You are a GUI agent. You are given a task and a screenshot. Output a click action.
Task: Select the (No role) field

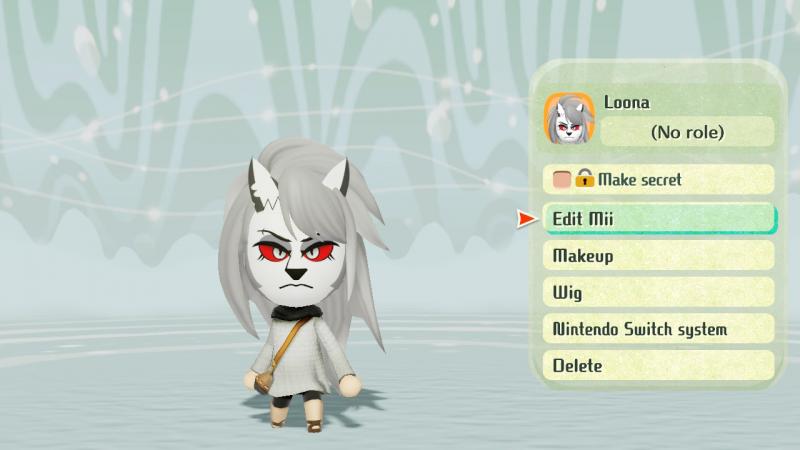pyautogui.click(x=687, y=132)
